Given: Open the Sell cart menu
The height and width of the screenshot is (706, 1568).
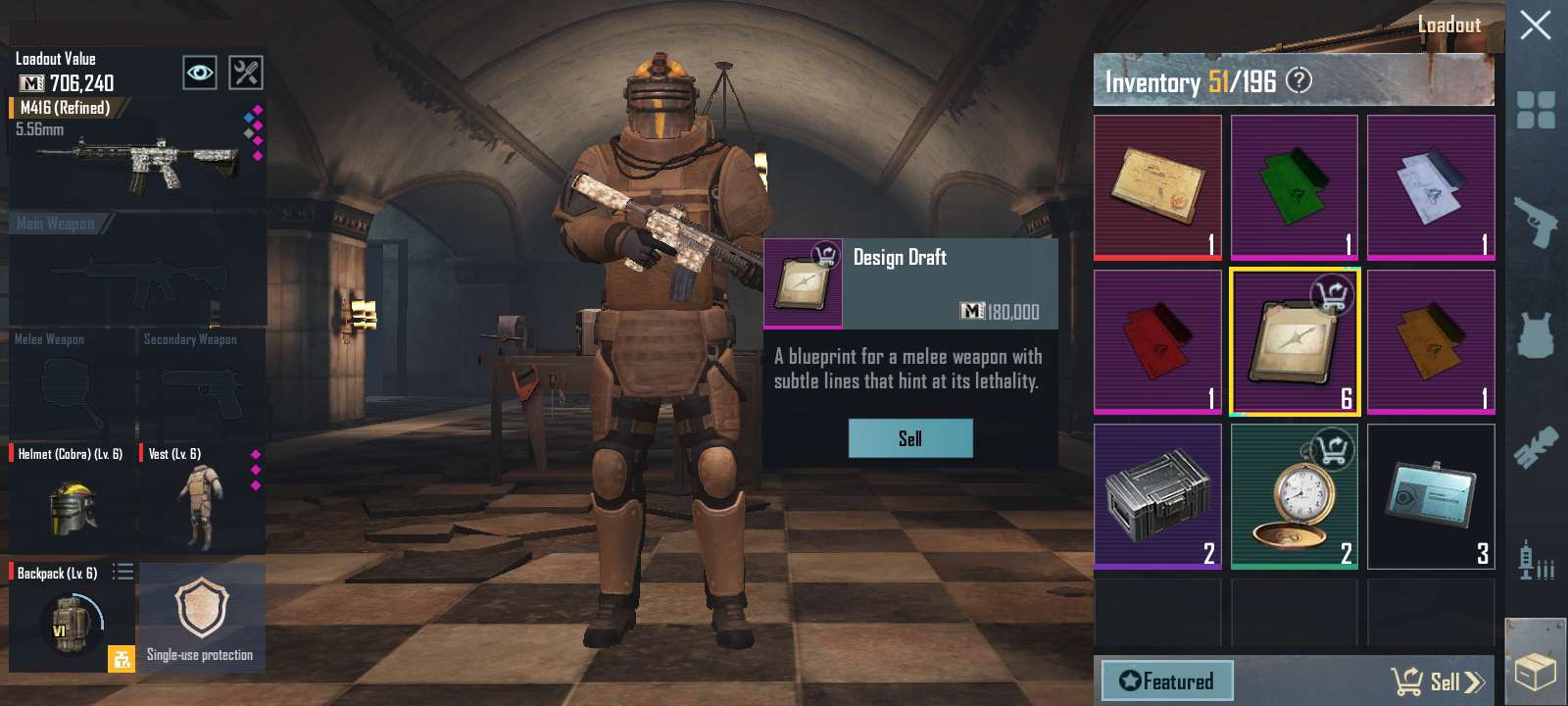Looking at the screenshot, I should tap(1437, 681).
